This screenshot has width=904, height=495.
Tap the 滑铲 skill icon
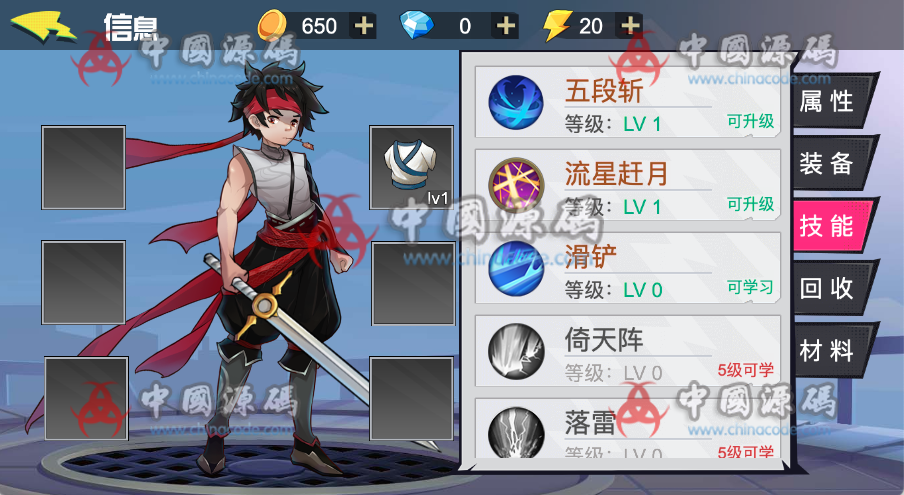[516, 269]
